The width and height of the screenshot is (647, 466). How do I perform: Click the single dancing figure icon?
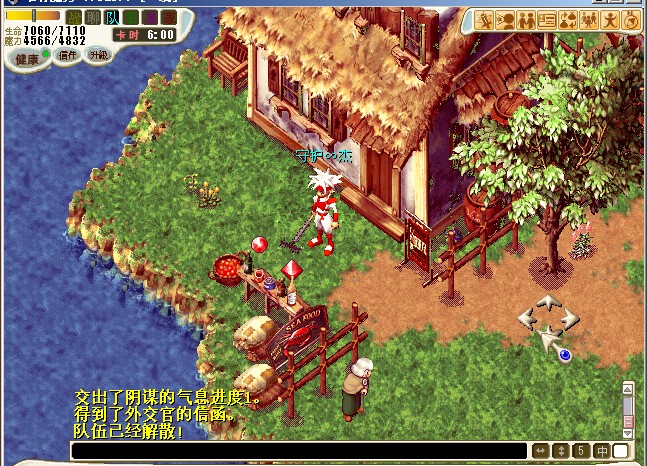click(x=609, y=20)
